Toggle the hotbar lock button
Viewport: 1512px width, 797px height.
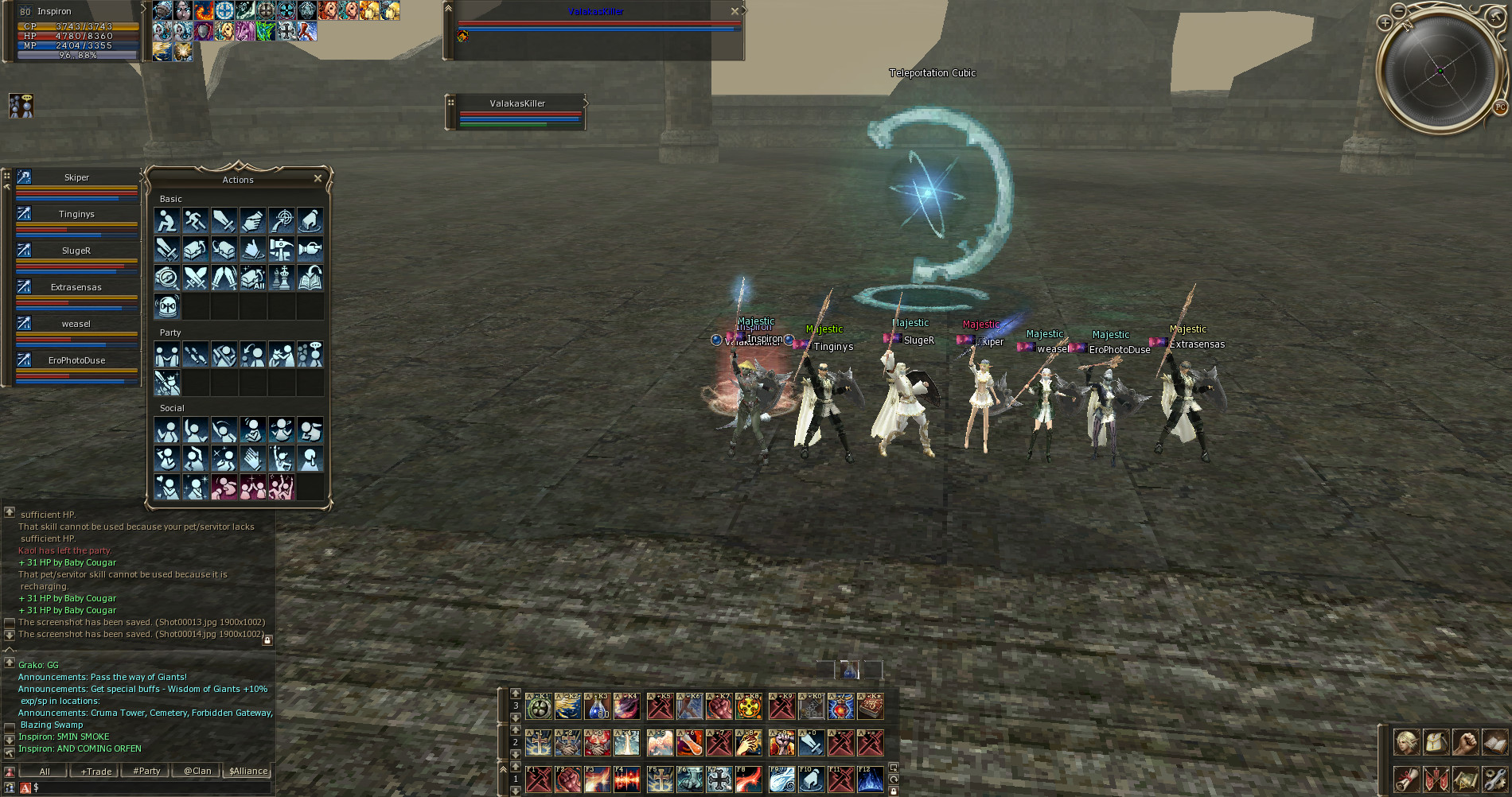(894, 791)
